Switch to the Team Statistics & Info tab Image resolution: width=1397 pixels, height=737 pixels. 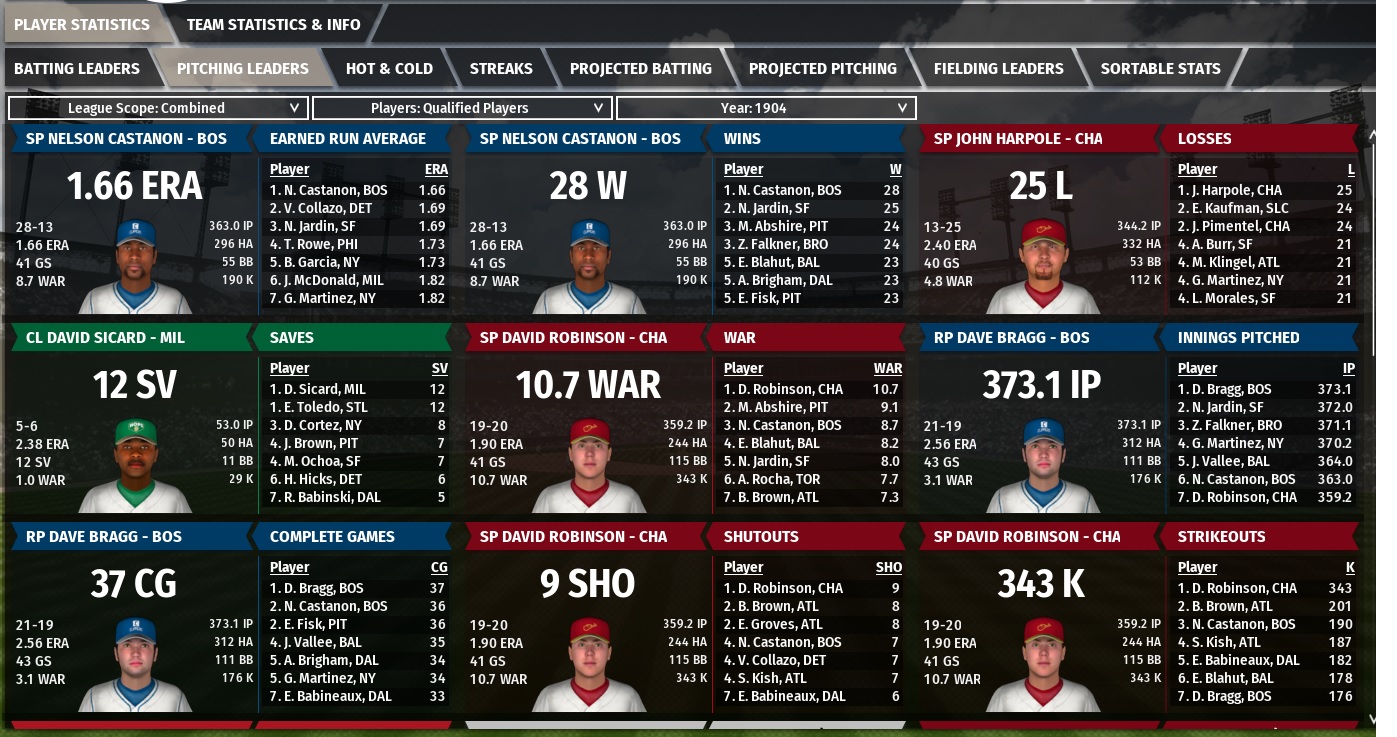pos(273,24)
